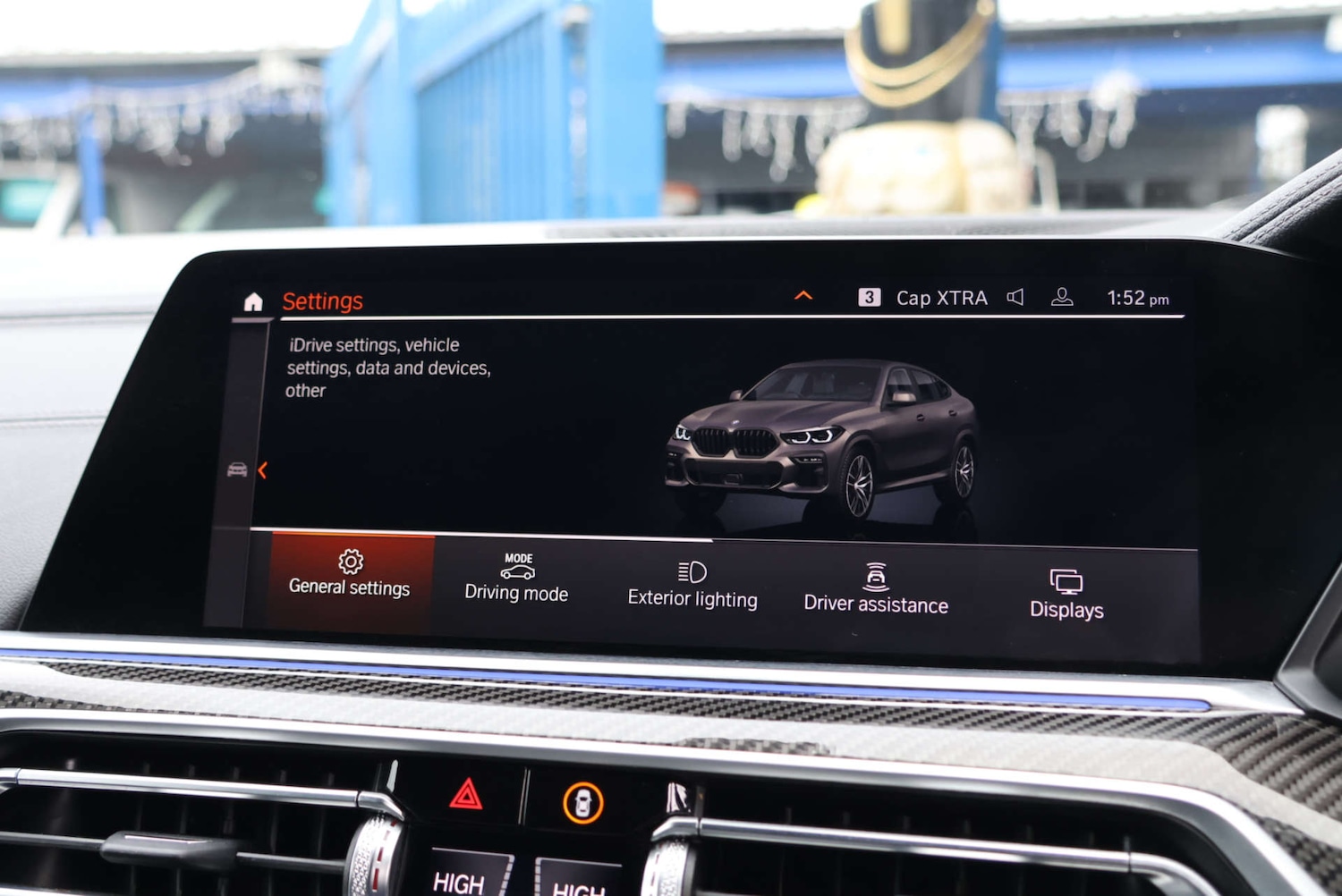
Task: Select the Settings heading
Action: pos(322,301)
